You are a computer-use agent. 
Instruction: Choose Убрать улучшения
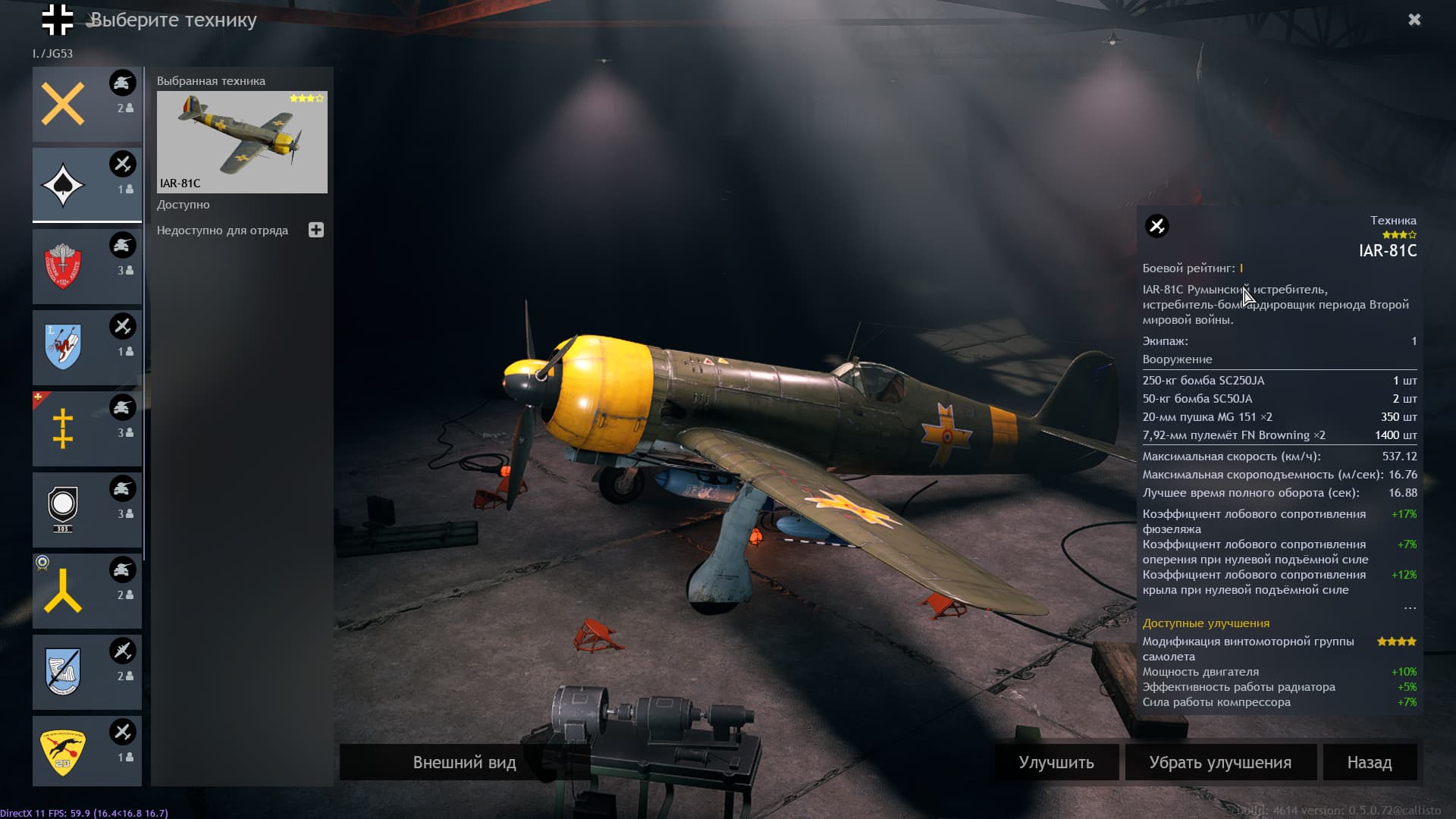(1220, 762)
